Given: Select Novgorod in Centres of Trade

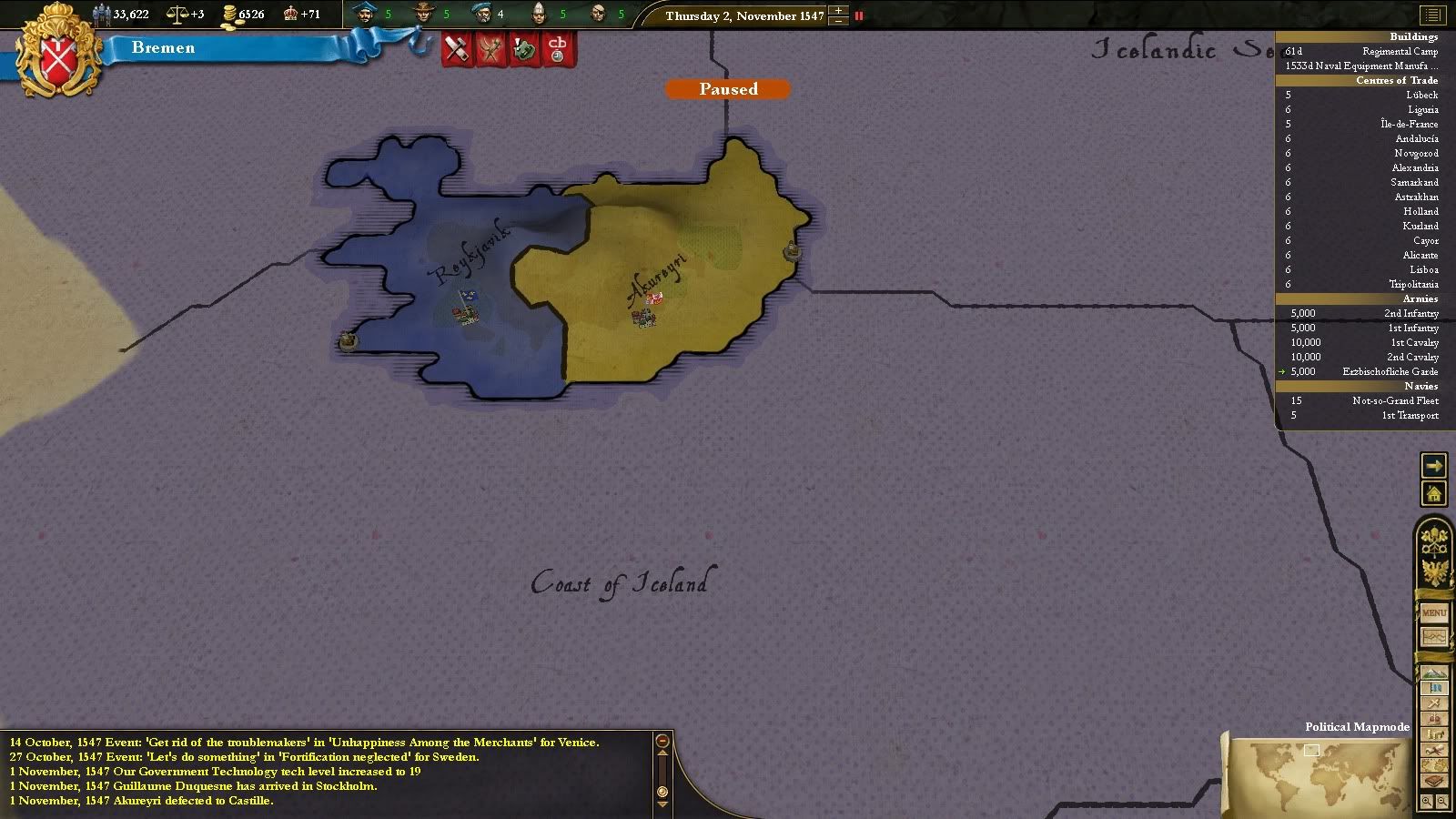Looking at the screenshot, I should pyautogui.click(x=1416, y=153).
